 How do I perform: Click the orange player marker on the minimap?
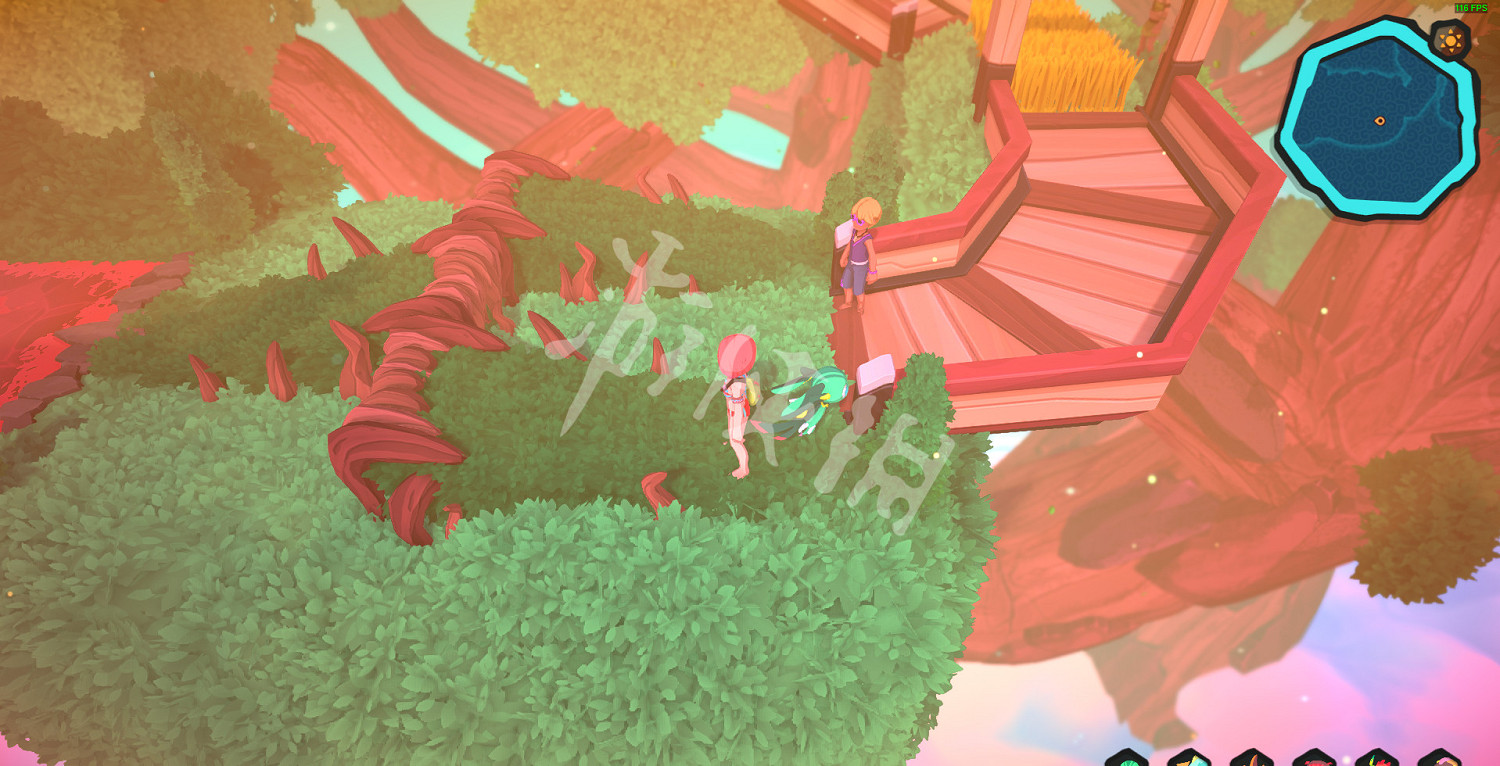(x=1380, y=120)
